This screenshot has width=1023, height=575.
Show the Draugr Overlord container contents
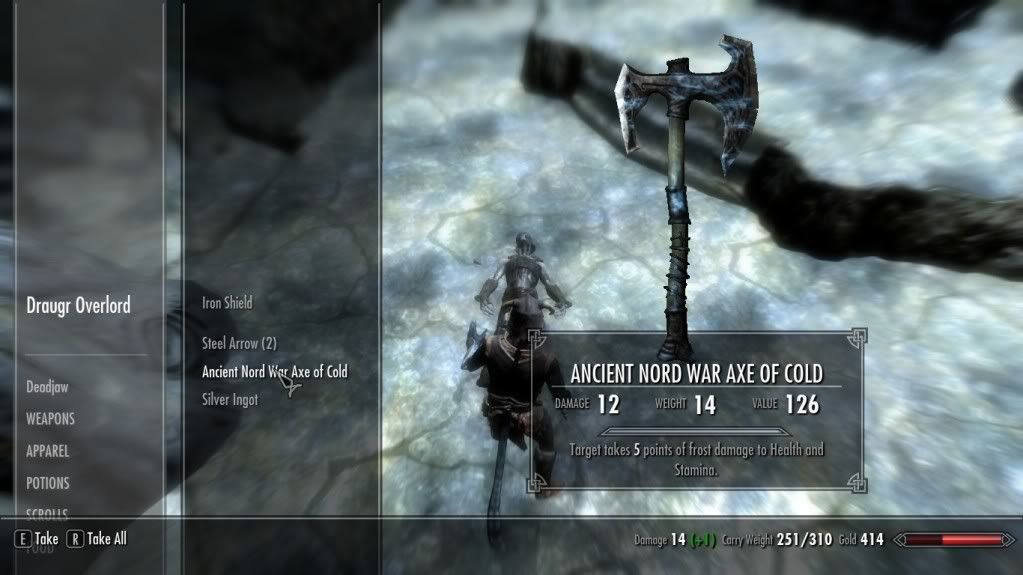[x=78, y=306]
